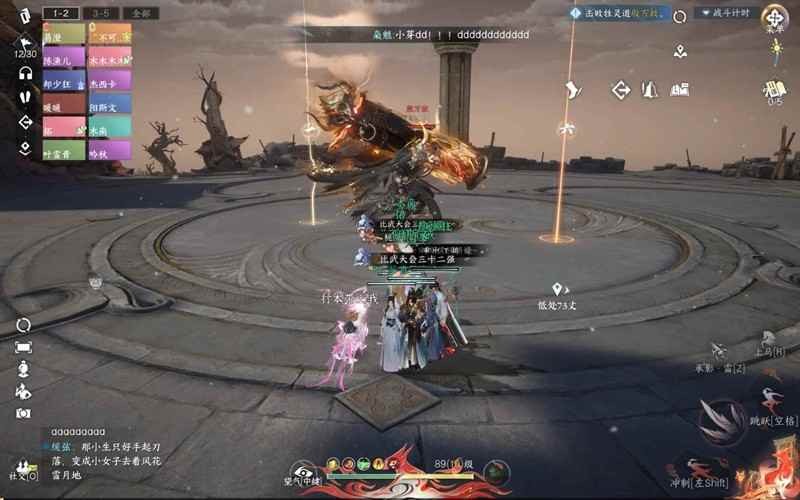Select team member 叶雪青 in the raid list

click(64, 151)
